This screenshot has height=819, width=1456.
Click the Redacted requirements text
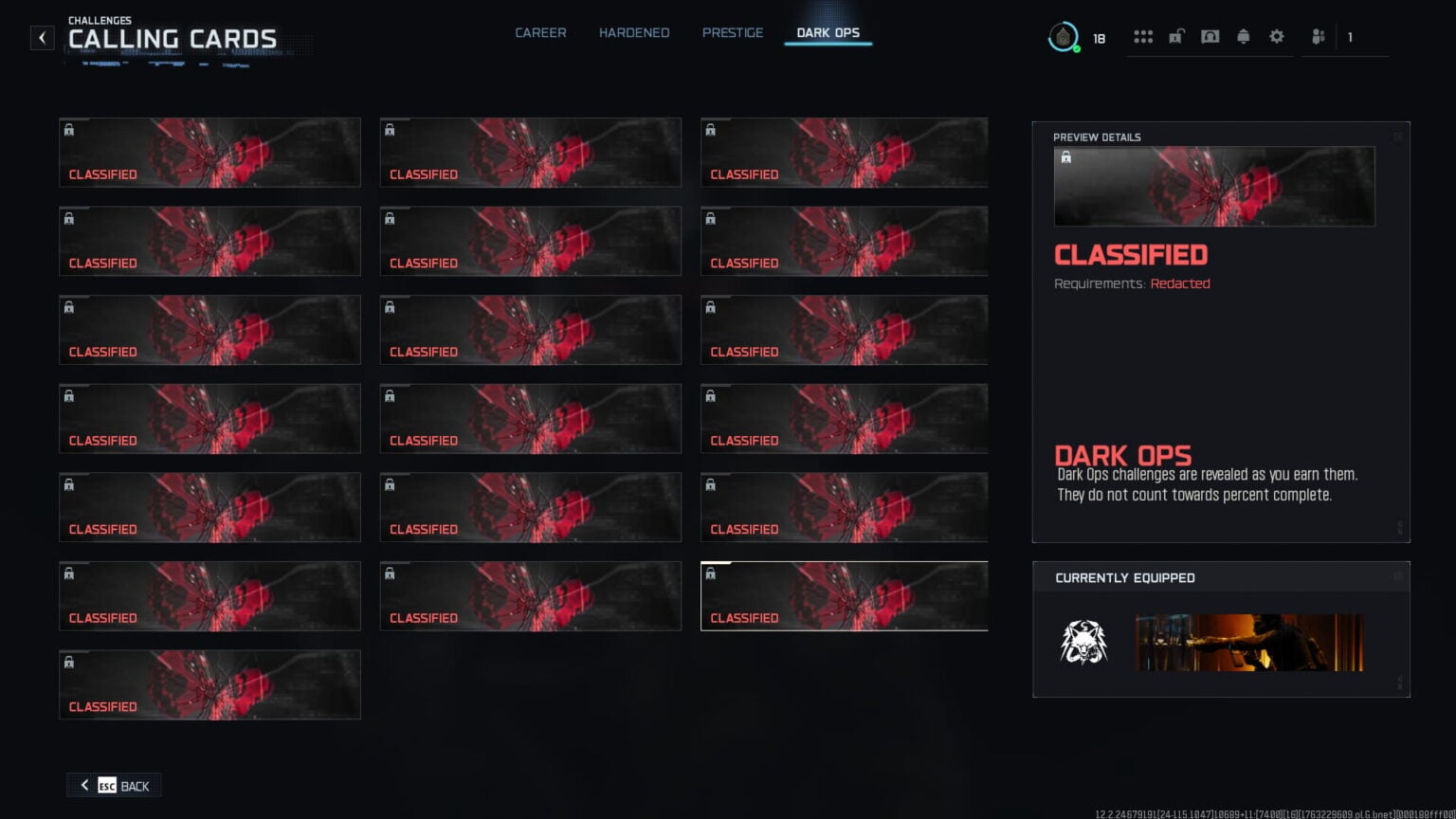tap(1180, 283)
